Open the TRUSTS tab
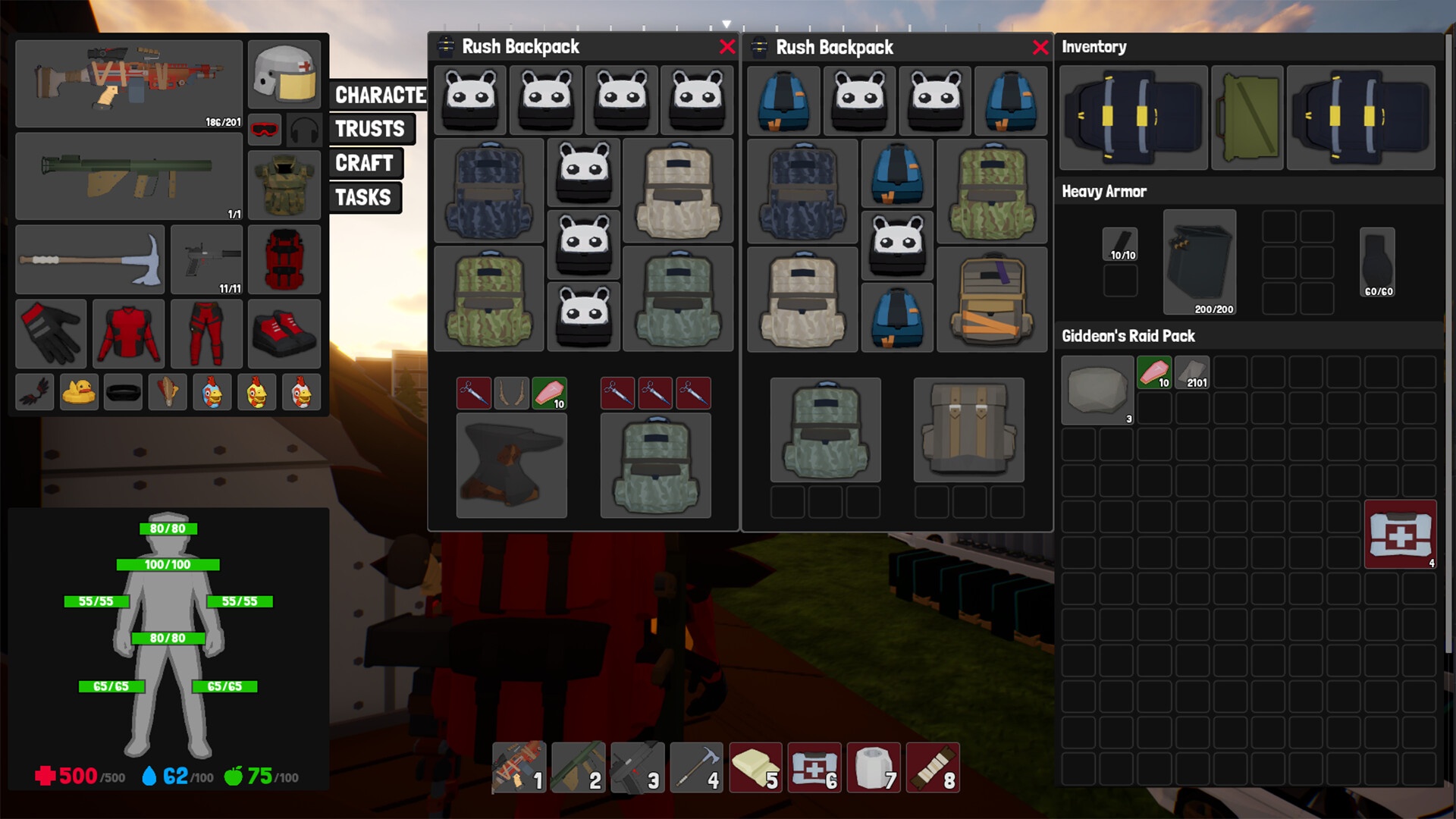The width and height of the screenshot is (1456, 819). tap(370, 129)
